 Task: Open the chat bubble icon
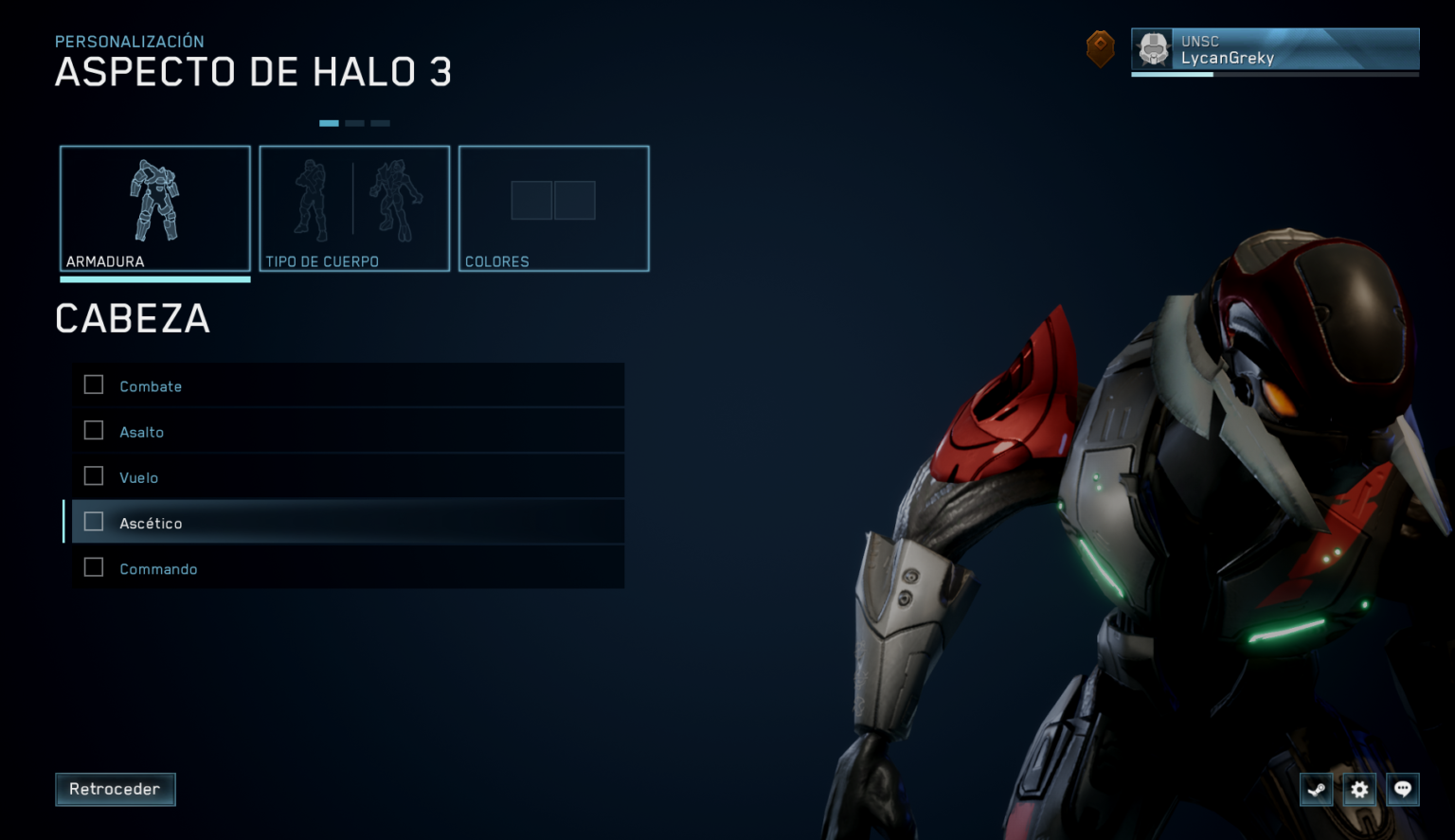click(1402, 789)
